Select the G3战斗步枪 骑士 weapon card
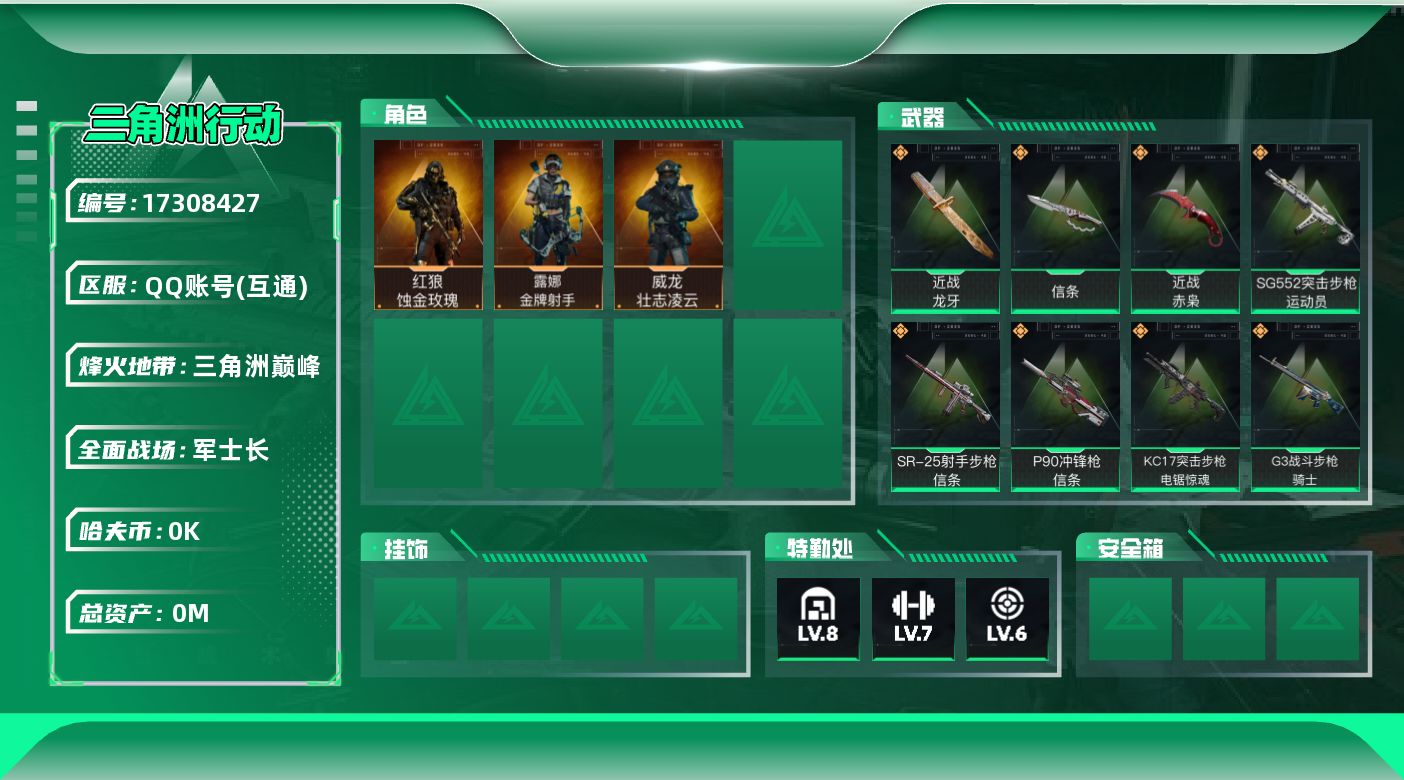1404x780 pixels. click(x=1305, y=406)
